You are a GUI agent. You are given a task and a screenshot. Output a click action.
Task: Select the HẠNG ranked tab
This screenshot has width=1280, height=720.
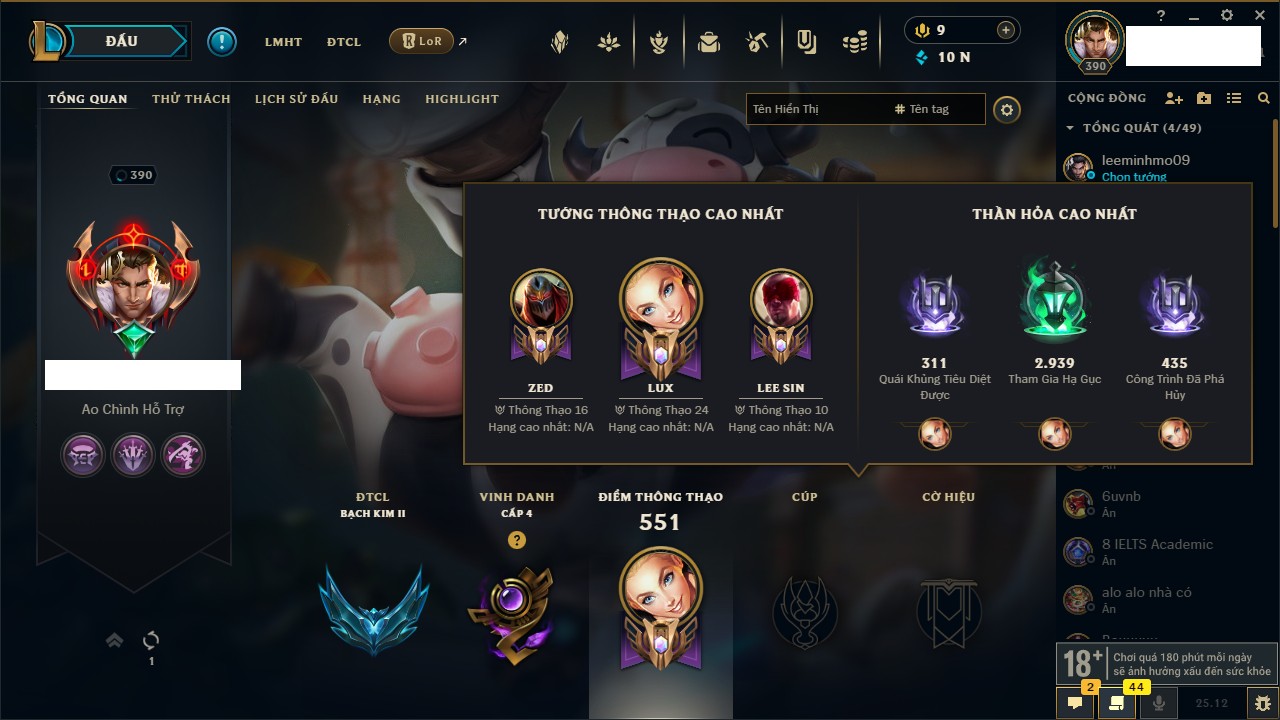click(x=381, y=99)
